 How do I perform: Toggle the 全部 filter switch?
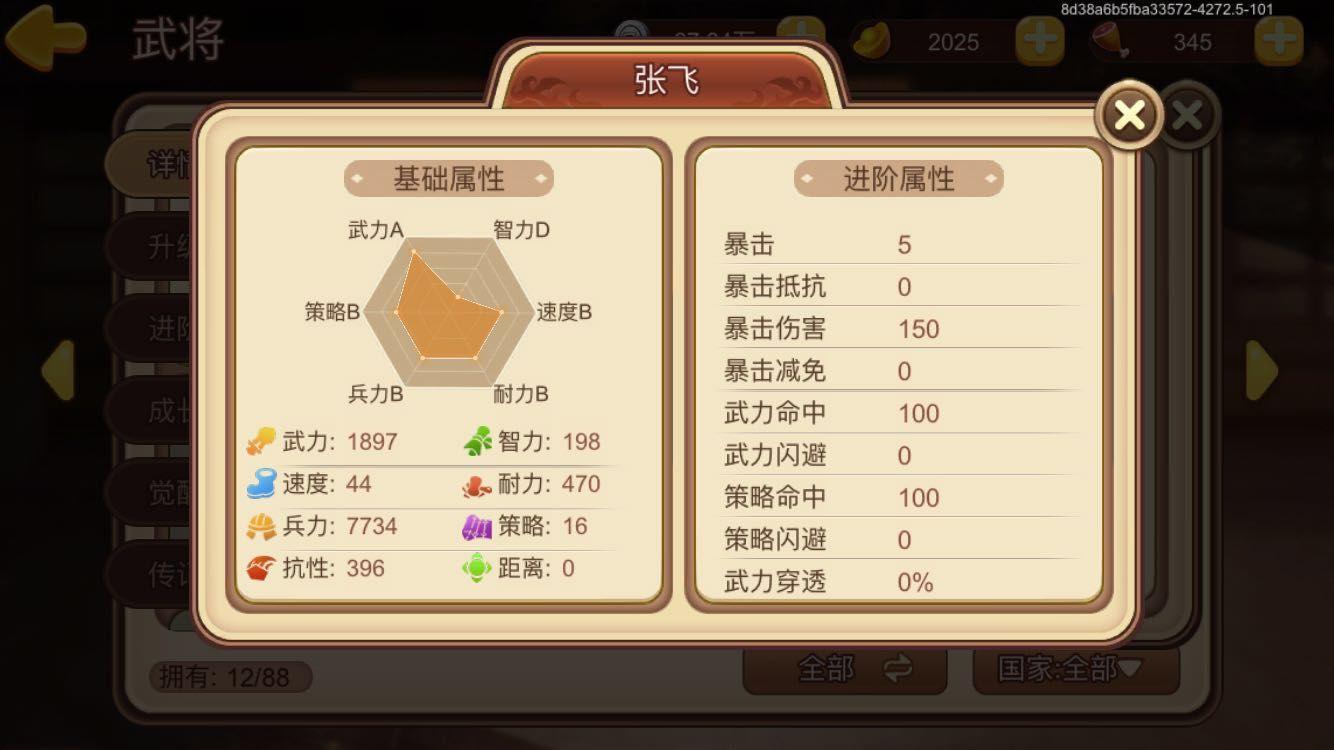tap(845, 671)
